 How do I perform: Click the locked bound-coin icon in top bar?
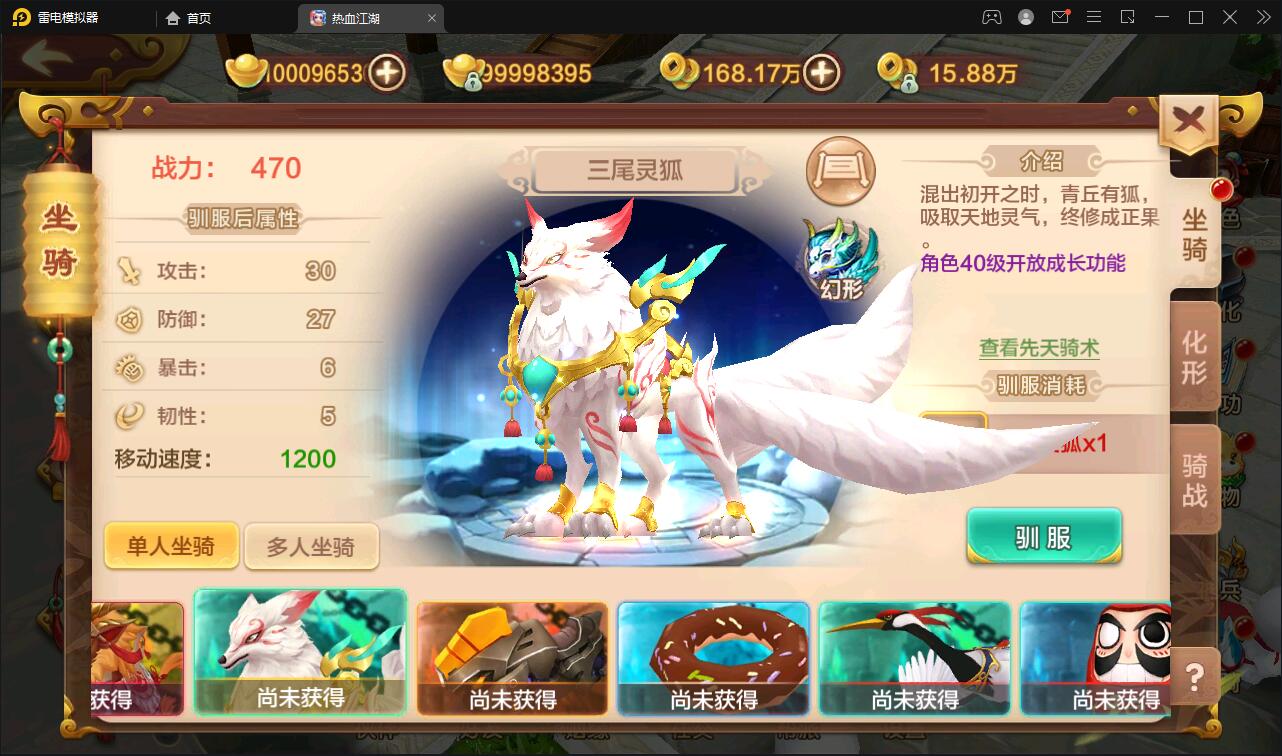click(898, 73)
